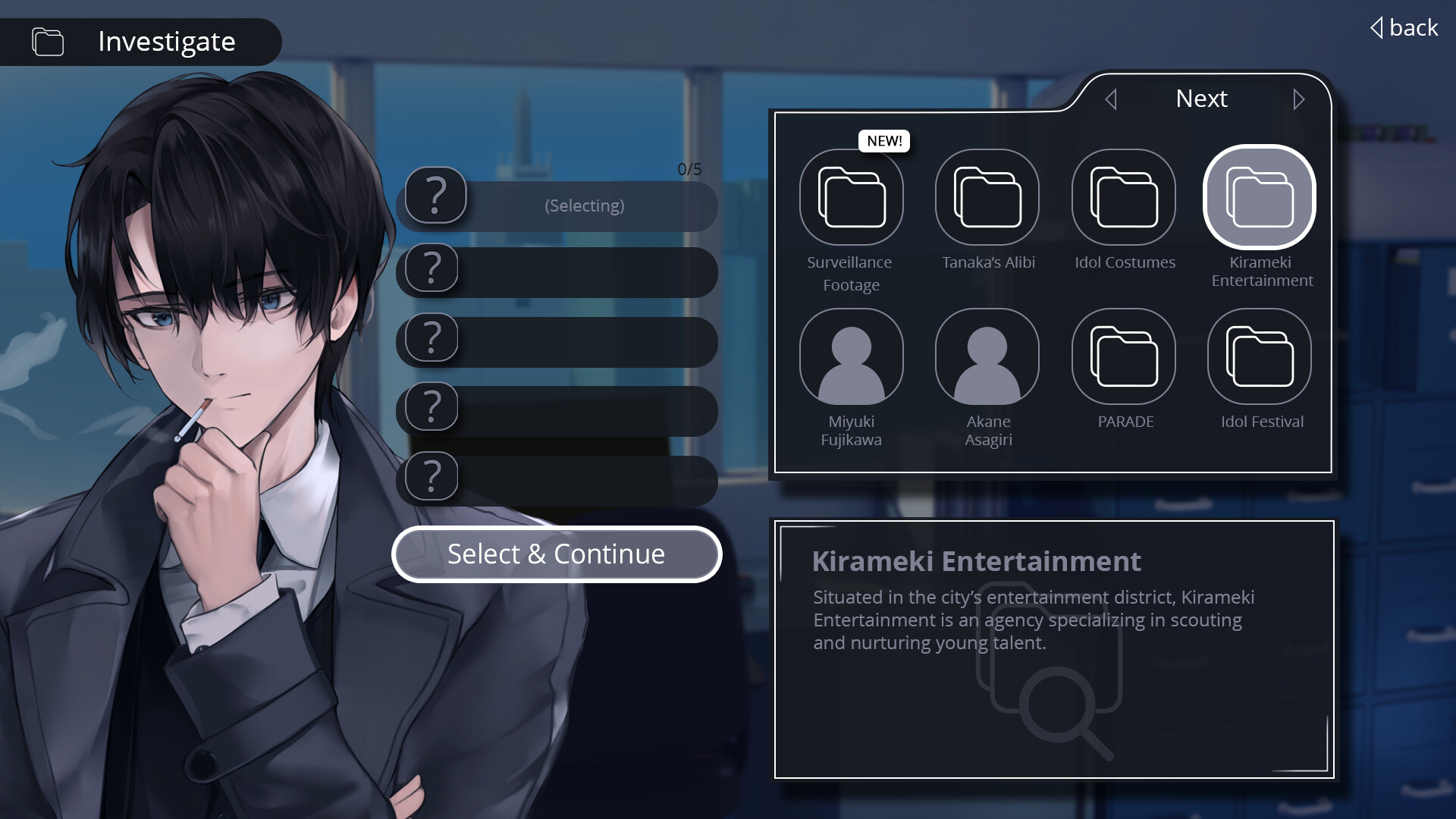Image resolution: width=1456 pixels, height=819 pixels.
Task: Select the first empty evidence slot
Action: [x=557, y=206]
